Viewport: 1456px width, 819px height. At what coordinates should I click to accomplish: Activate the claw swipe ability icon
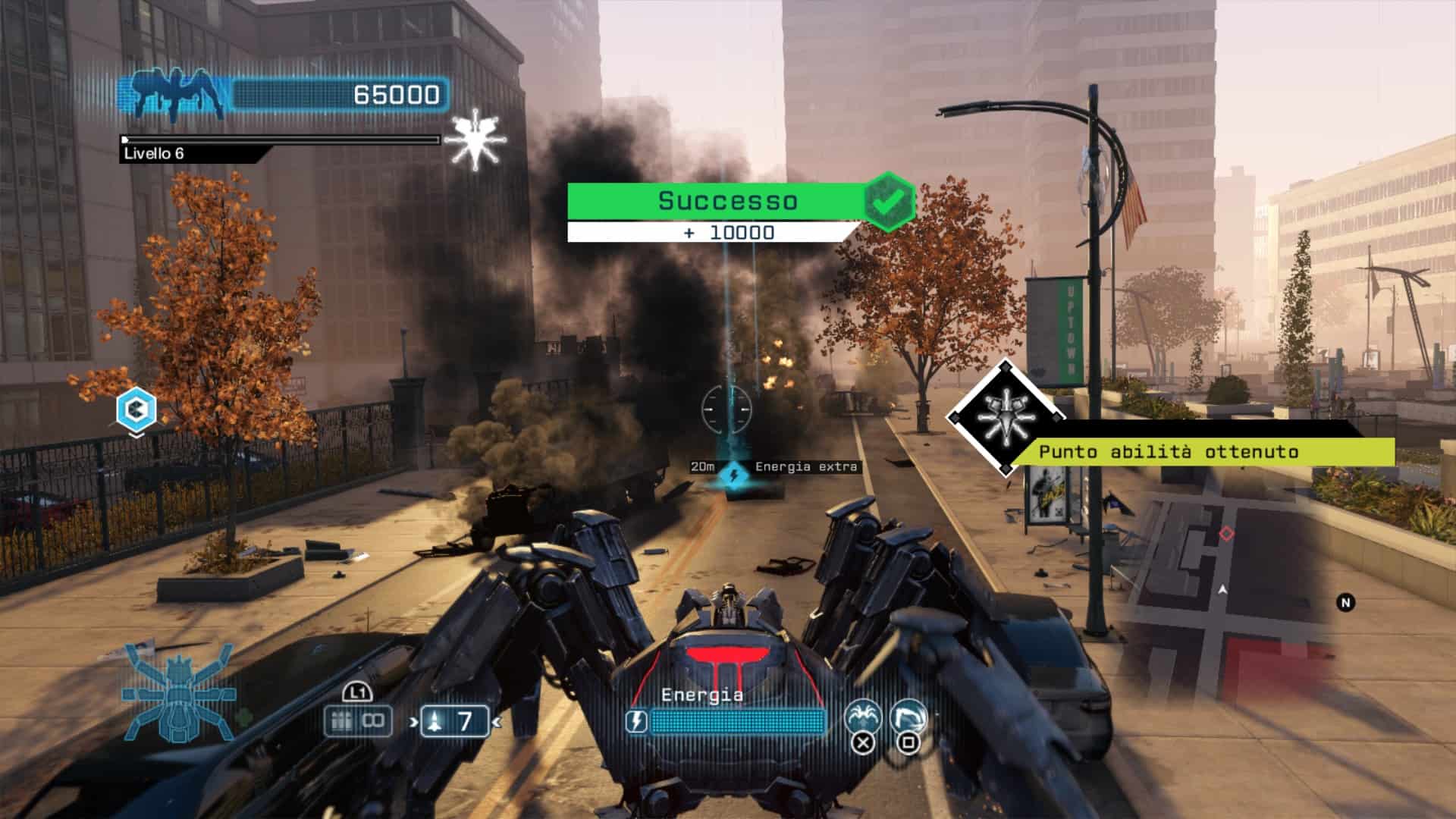[x=908, y=717]
